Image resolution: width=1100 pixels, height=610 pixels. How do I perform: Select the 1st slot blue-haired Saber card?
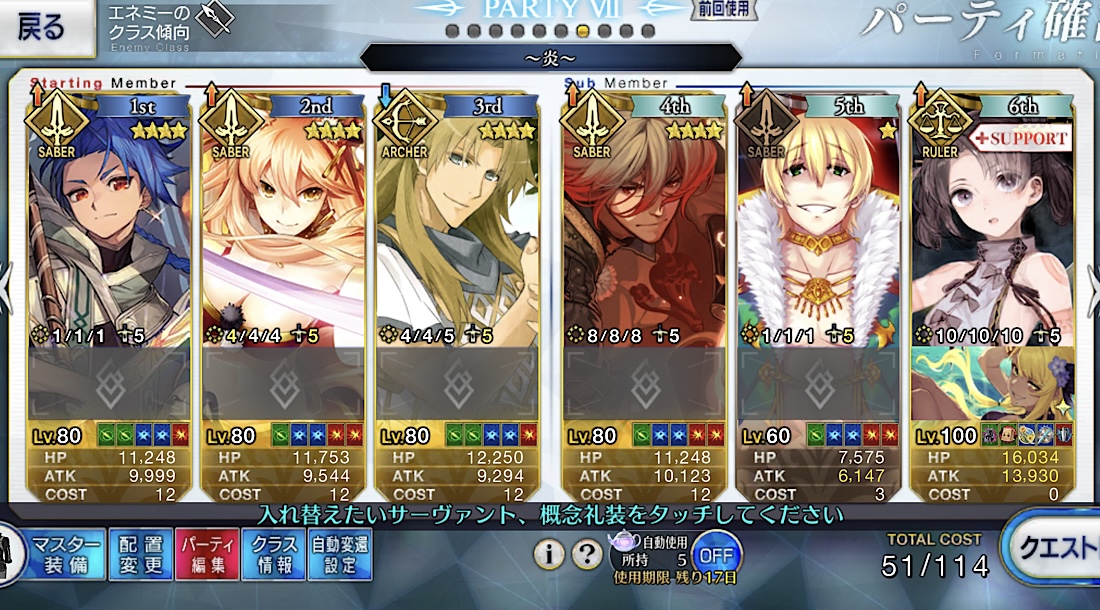(x=109, y=230)
